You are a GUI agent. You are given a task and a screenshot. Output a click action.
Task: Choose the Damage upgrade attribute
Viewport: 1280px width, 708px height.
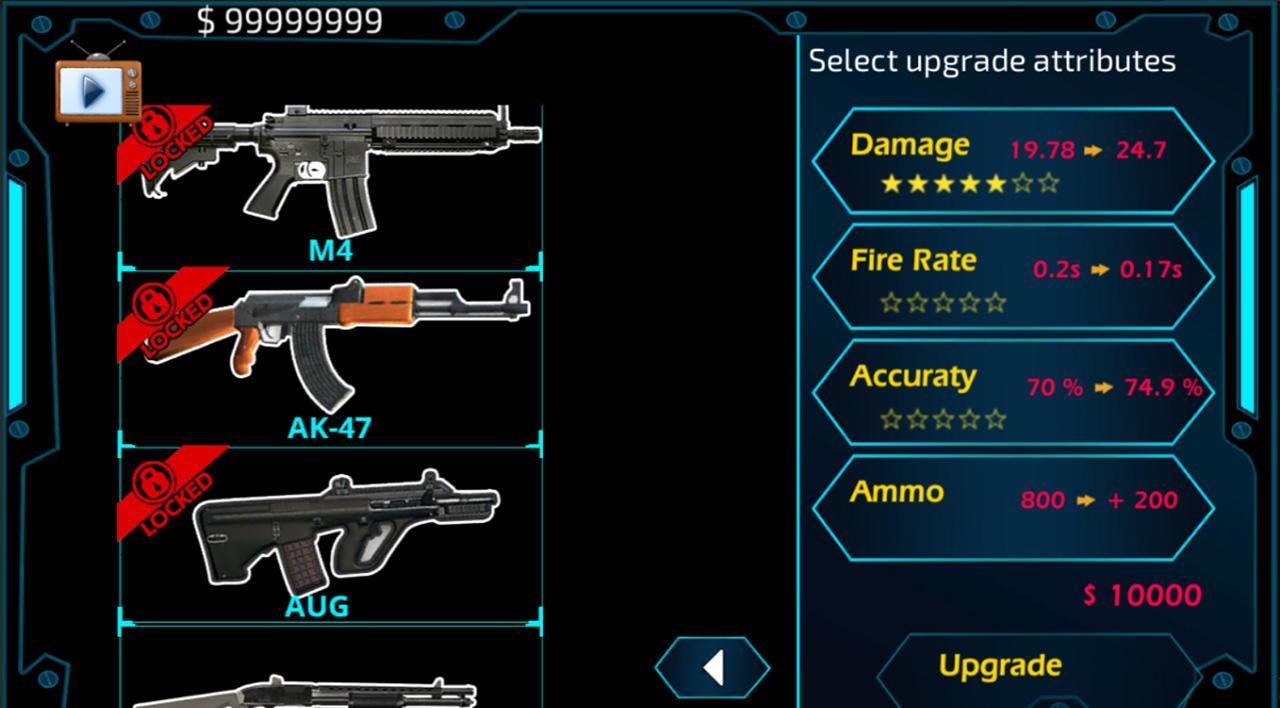(1012, 160)
